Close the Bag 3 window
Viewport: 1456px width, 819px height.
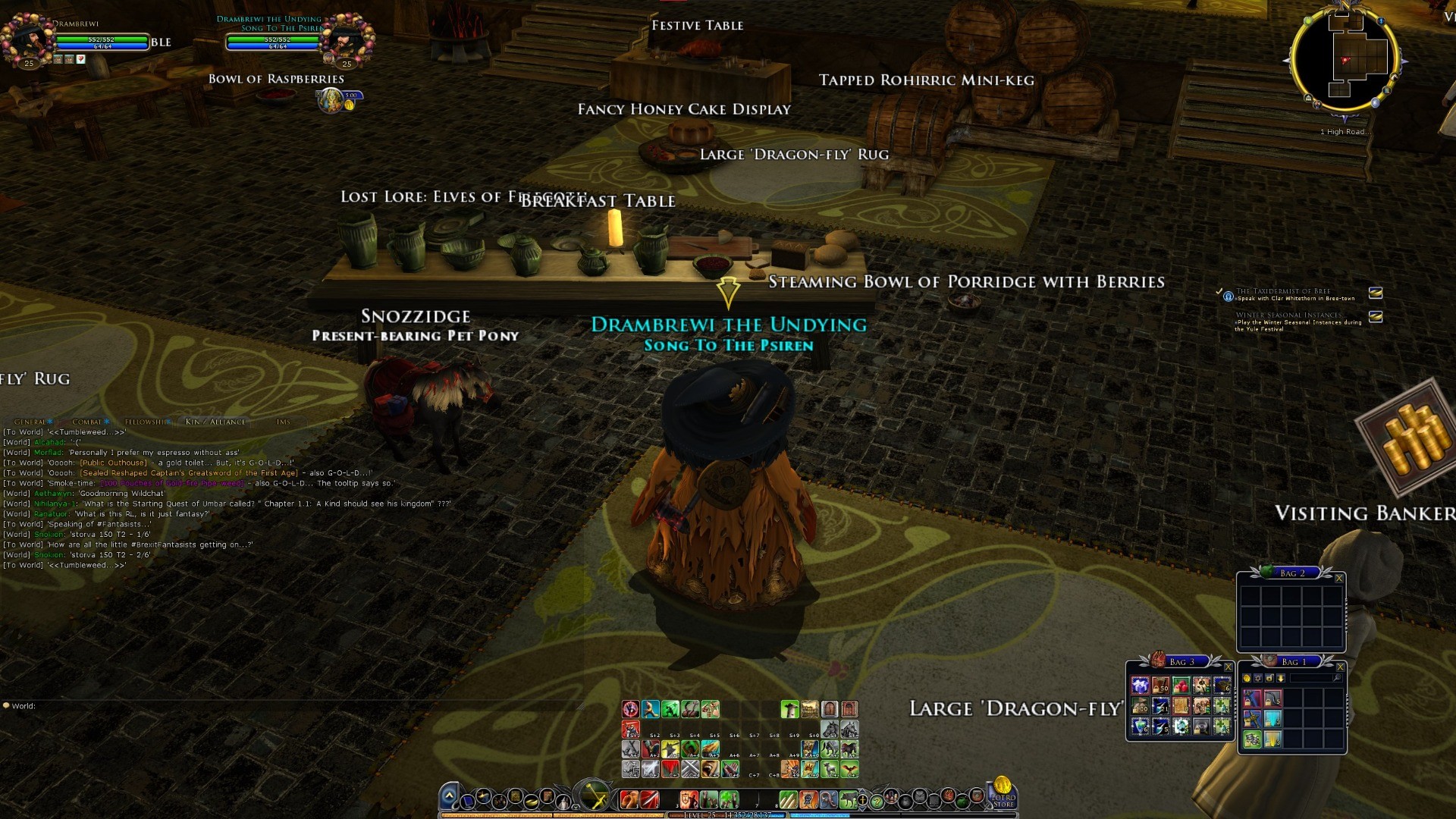(1228, 667)
